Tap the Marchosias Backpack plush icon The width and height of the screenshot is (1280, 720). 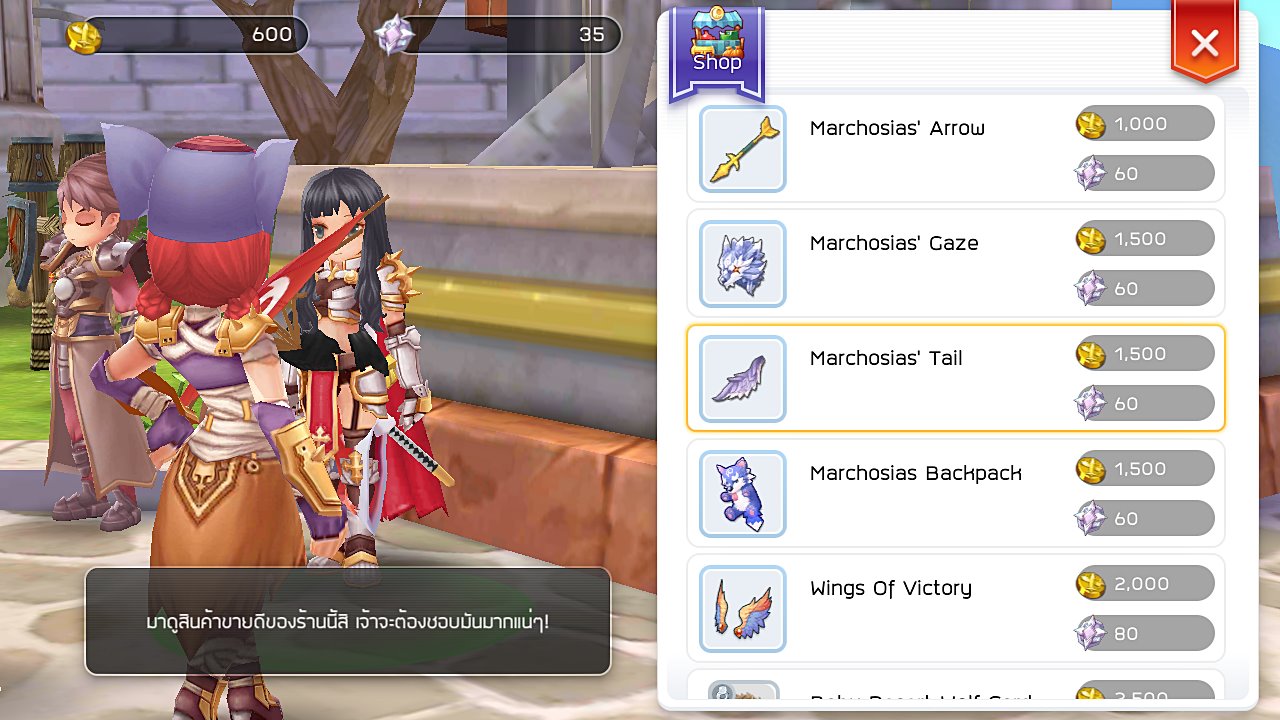point(742,493)
